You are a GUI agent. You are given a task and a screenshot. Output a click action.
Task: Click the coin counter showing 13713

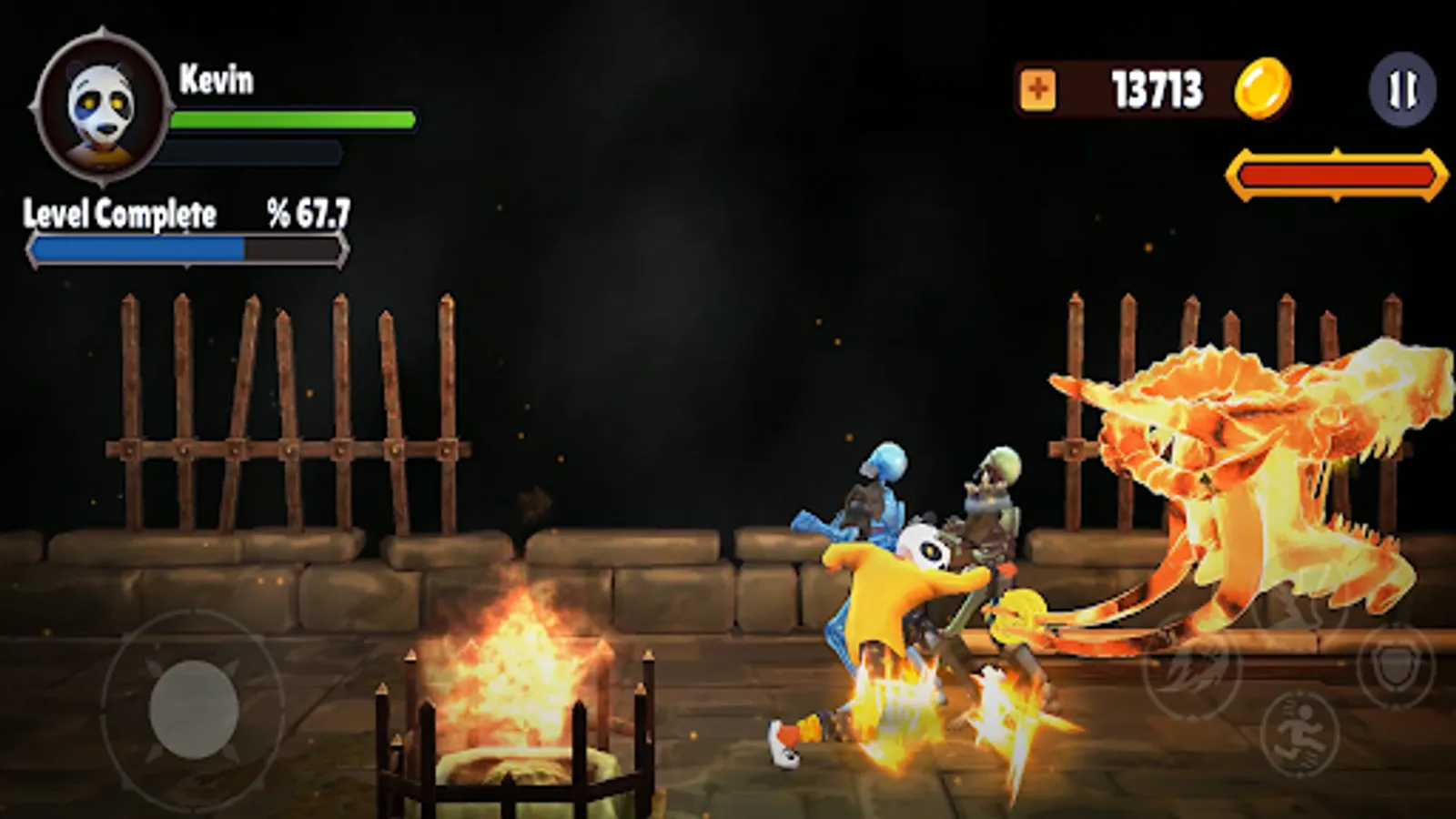point(1156,88)
